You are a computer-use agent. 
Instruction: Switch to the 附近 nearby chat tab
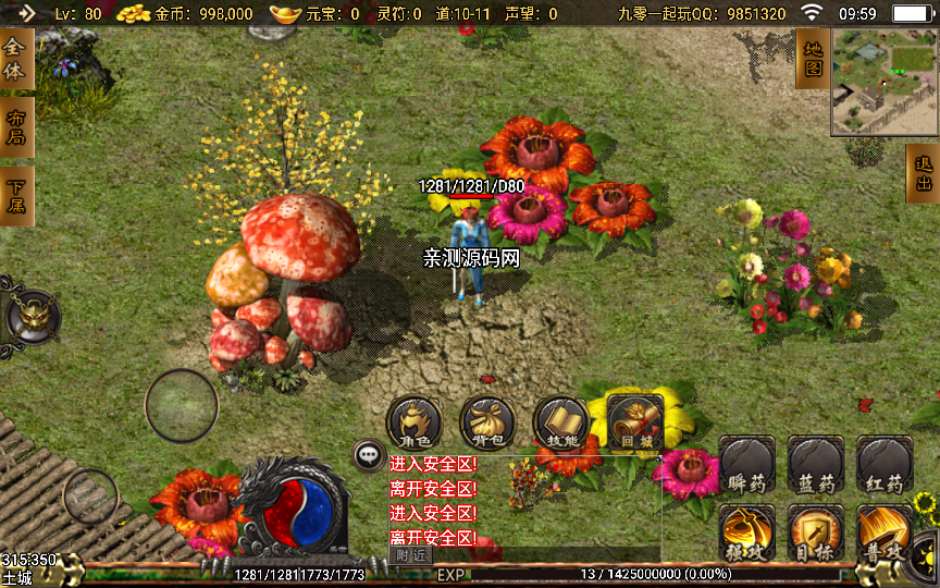pos(411,555)
